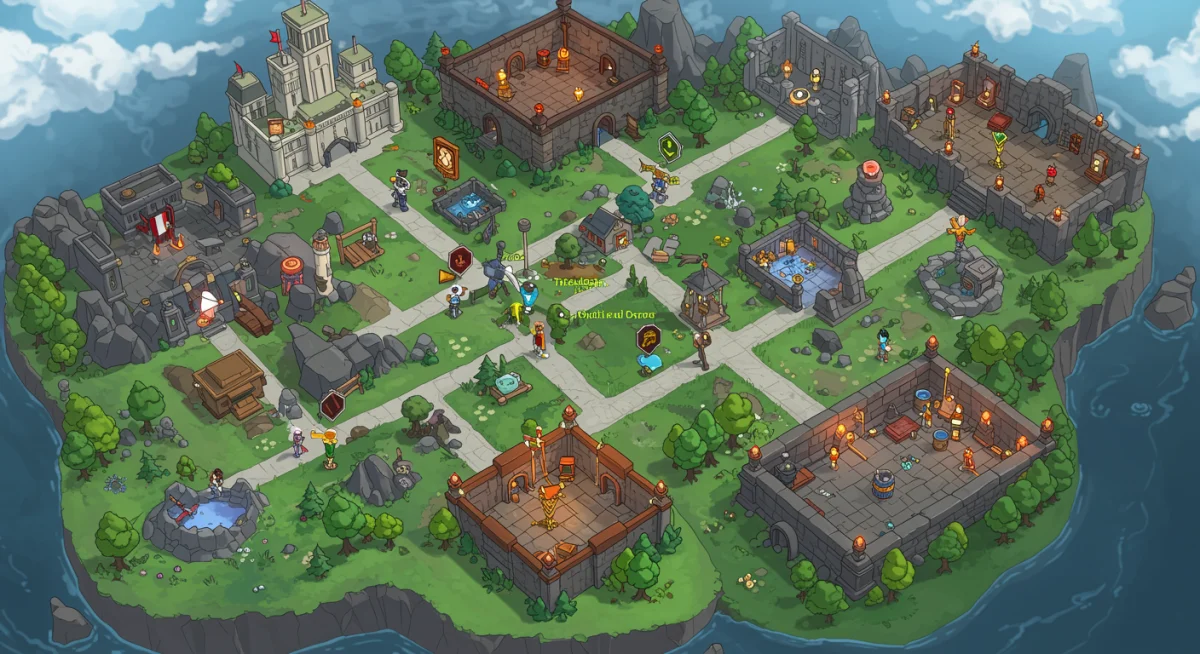Select the orange square map marker
The height and width of the screenshot is (654, 1200).
[x=446, y=157]
